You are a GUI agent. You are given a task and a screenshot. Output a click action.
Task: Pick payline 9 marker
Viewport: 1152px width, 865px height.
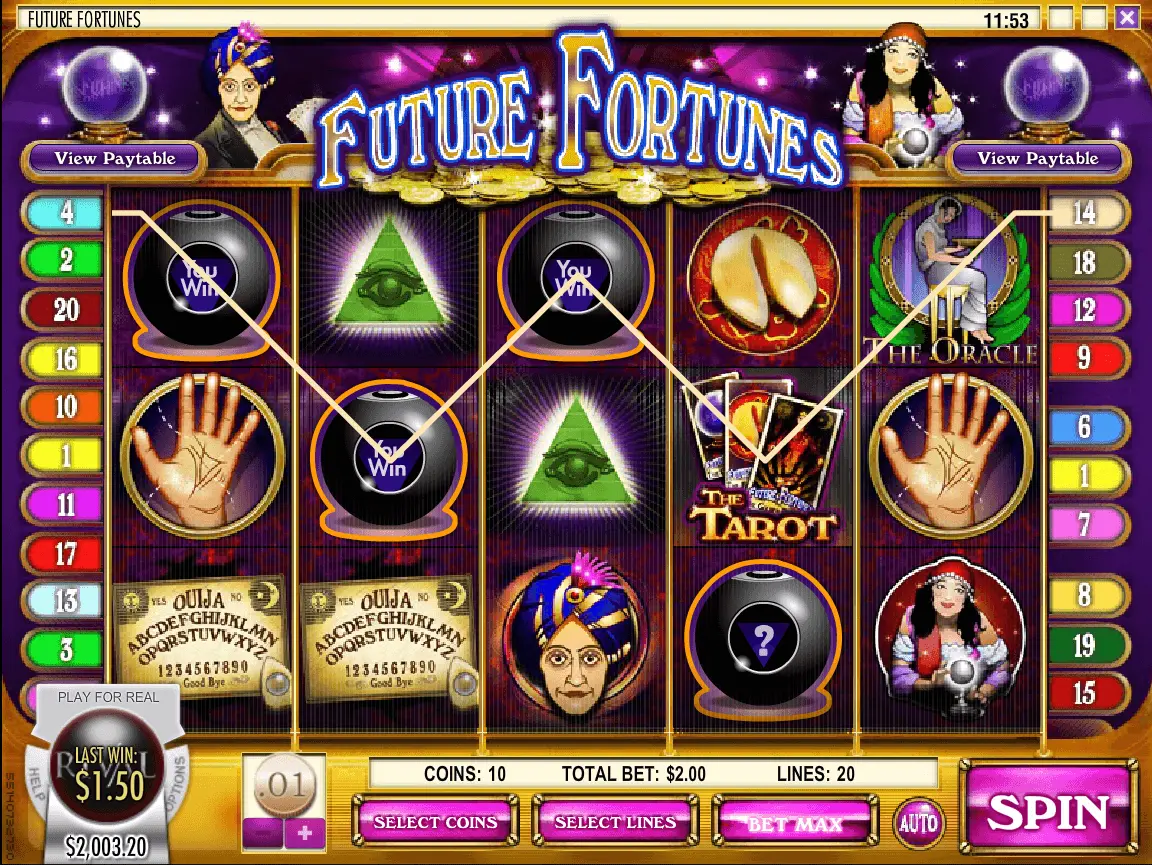pyautogui.click(x=1086, y=358)
